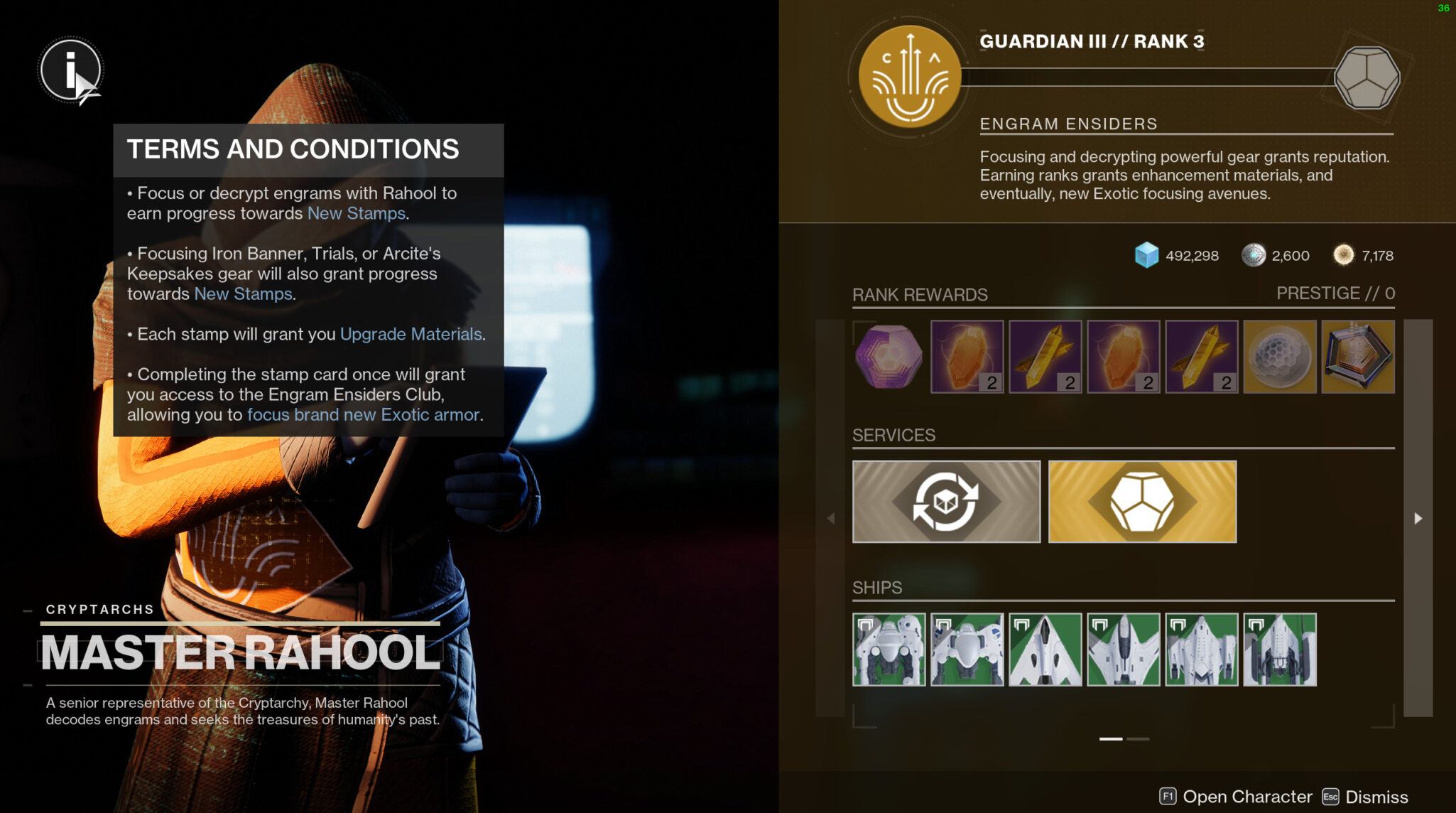Open the grey engram decryption service

click(946, 502)
